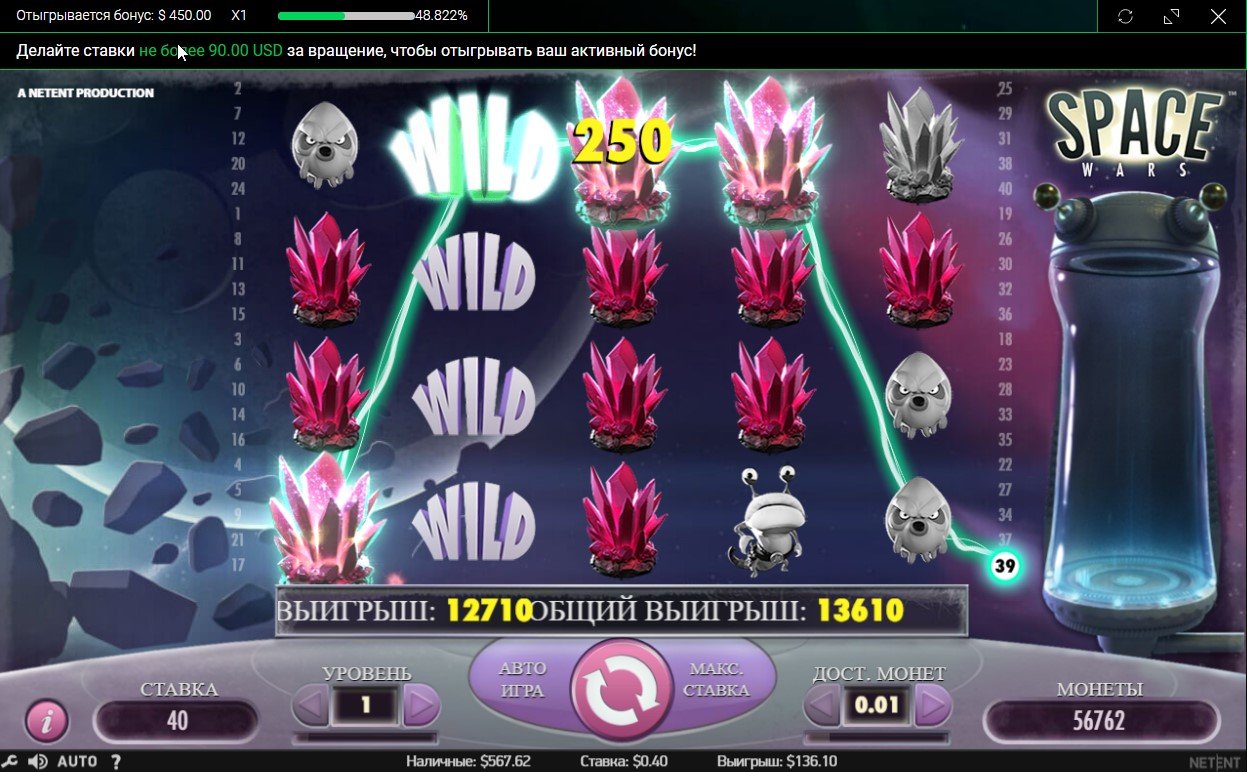Spin the reels with the round arrow button
The image size is (1247, 772).
pyautogui.click(x=621, y=691)
